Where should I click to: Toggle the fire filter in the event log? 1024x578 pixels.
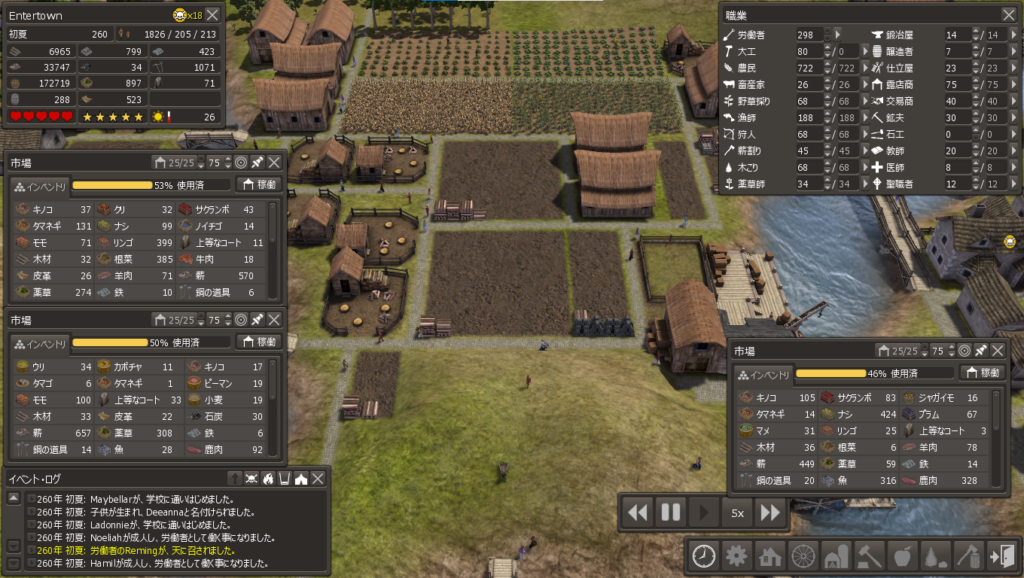(x=267, y=479)
